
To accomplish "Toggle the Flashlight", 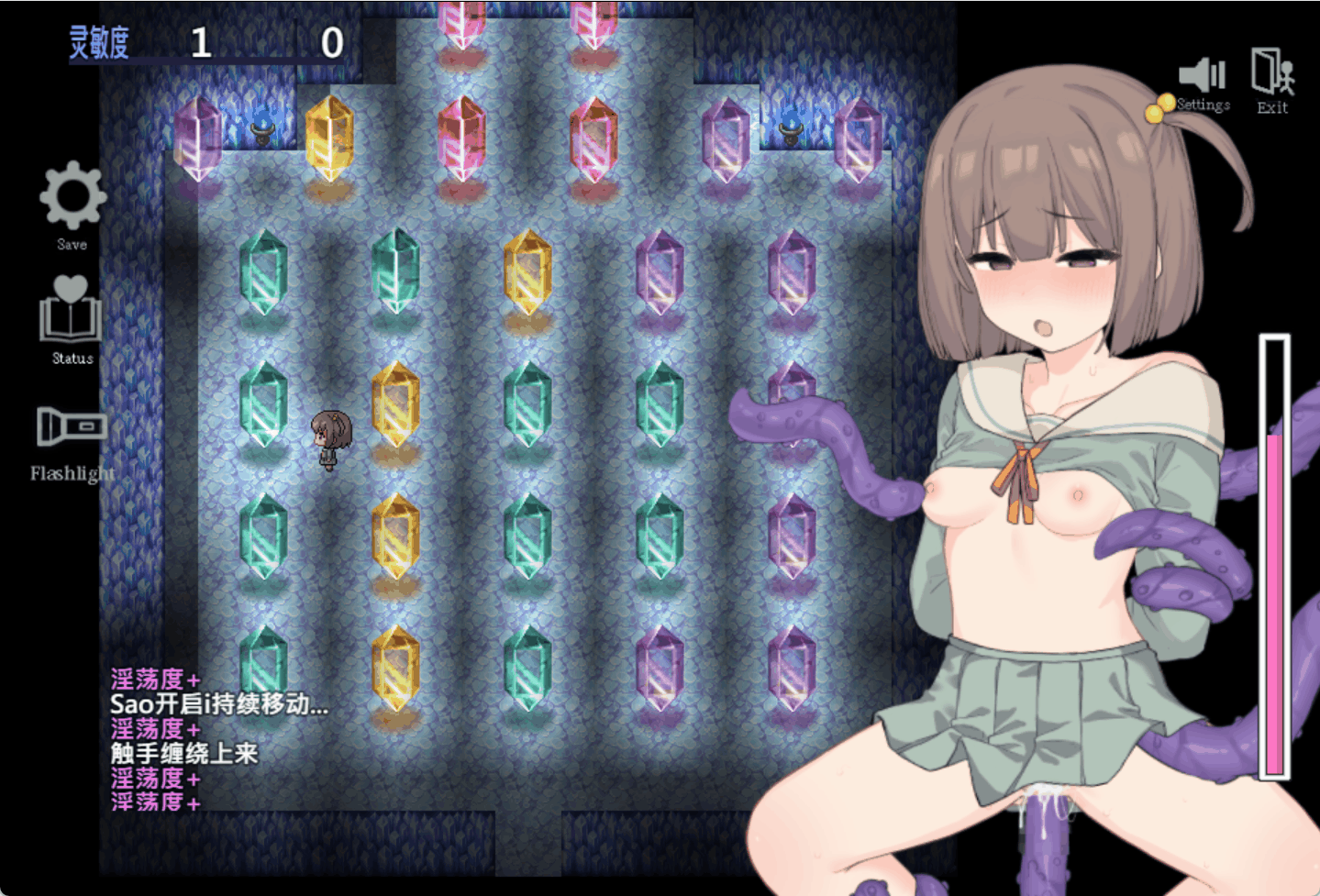I will pos(72,426).
